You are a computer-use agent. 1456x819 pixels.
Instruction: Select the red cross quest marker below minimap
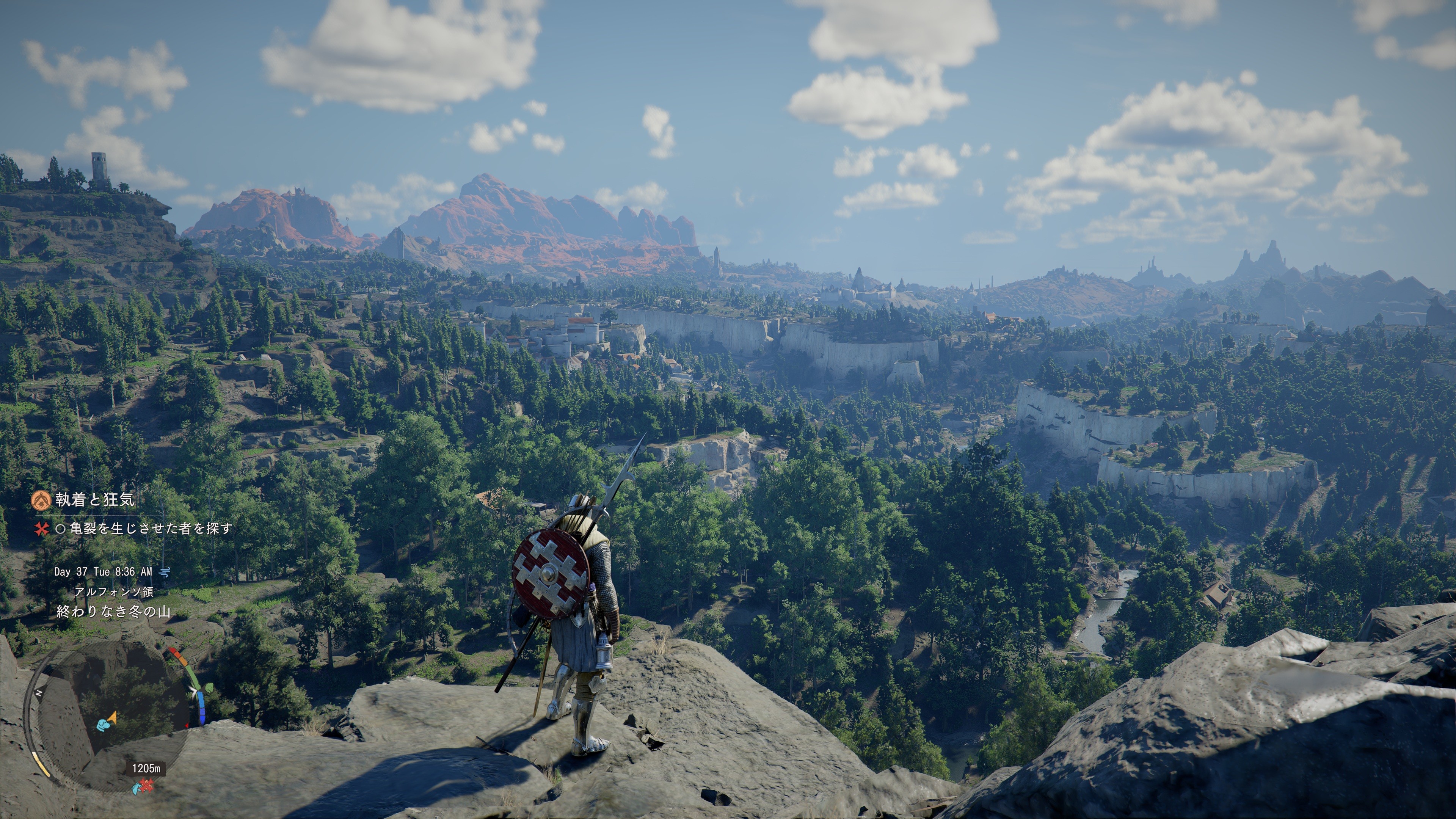pyautogui.click(x=147, y=785)
